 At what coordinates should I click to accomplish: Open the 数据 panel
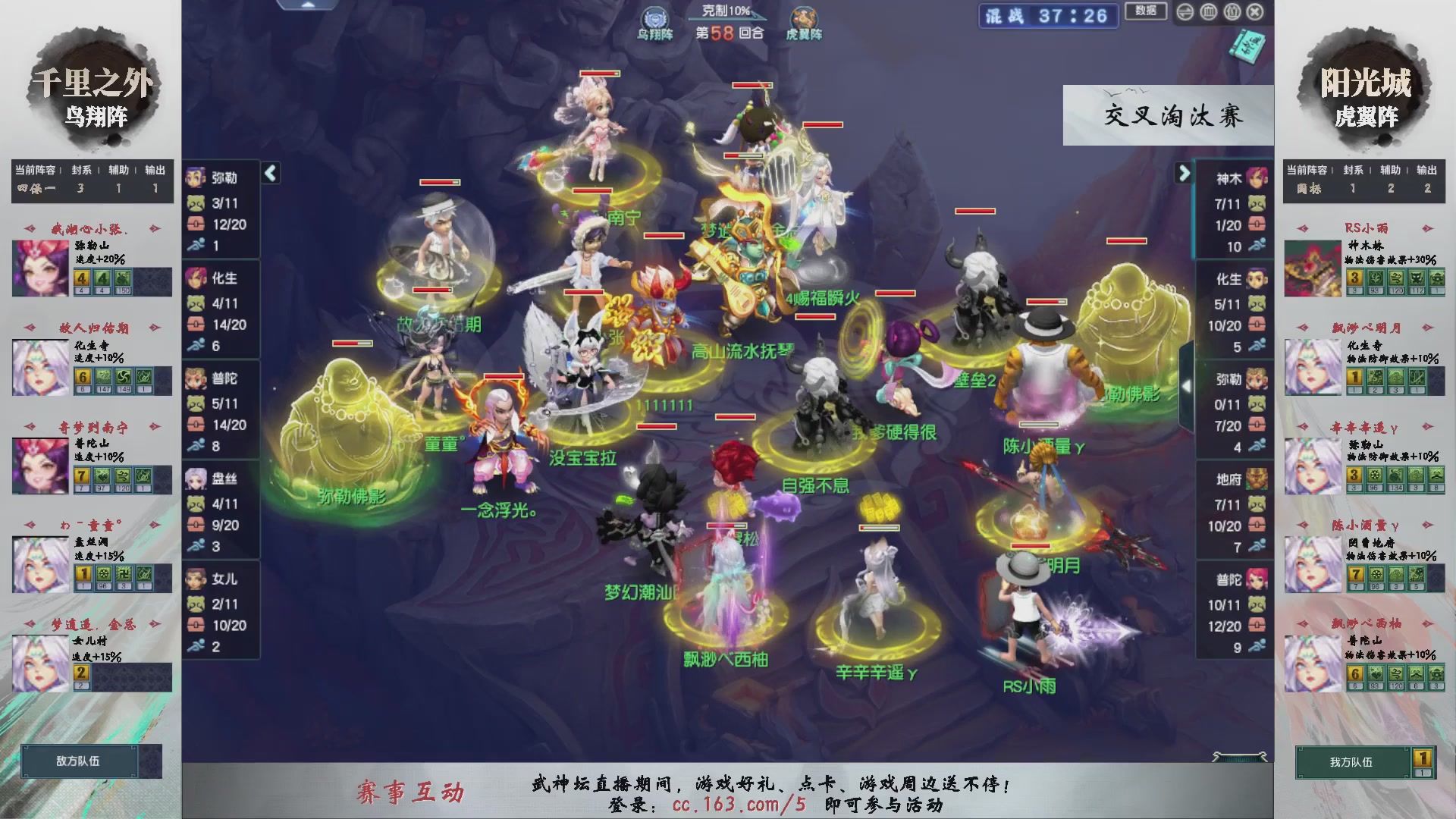pyautogui.click(x=1147, y=12)
